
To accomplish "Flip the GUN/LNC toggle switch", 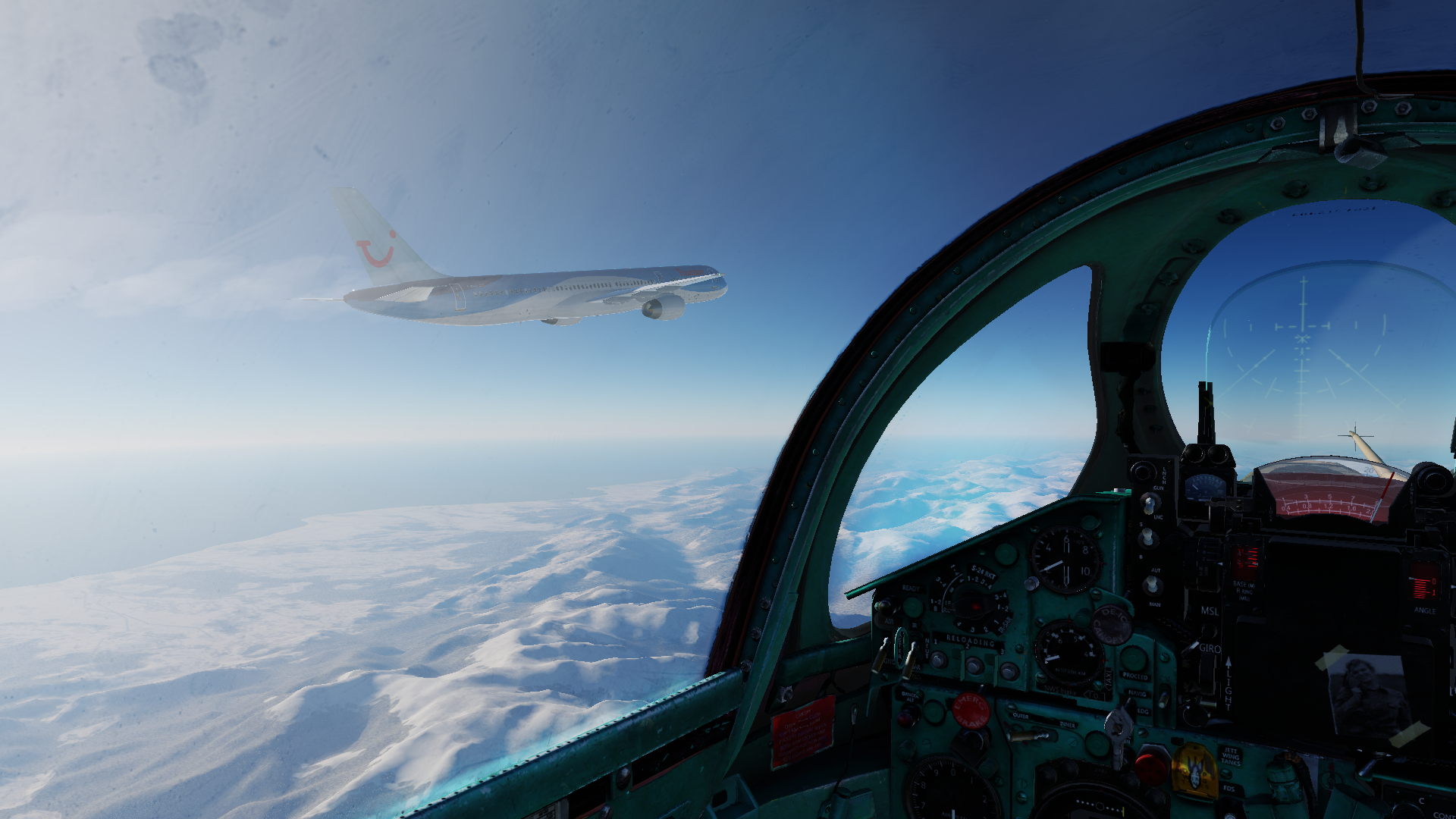I will click(1150, 502).
